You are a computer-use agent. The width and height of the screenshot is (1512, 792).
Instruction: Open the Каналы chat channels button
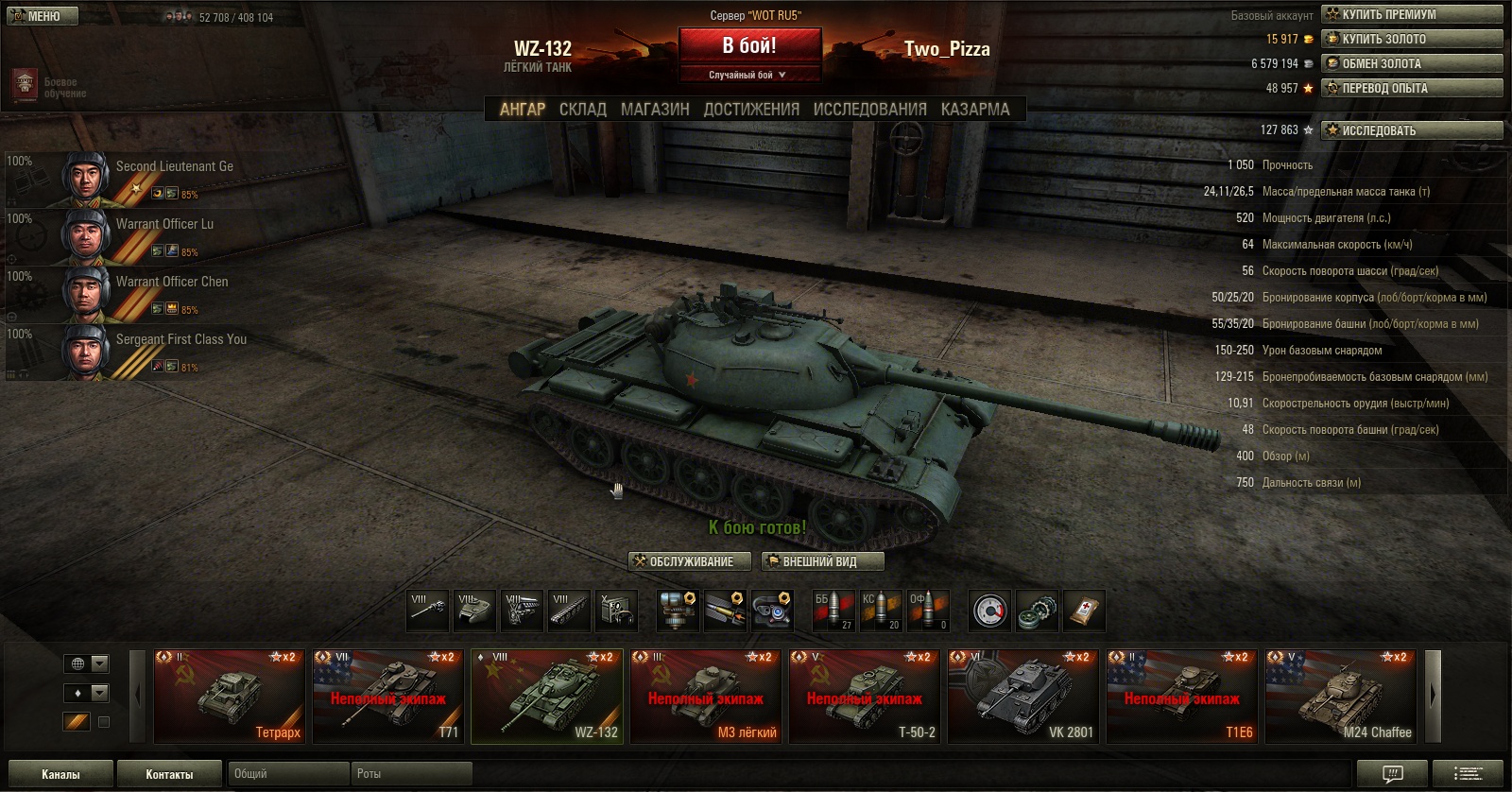click(x=60, y=774)
